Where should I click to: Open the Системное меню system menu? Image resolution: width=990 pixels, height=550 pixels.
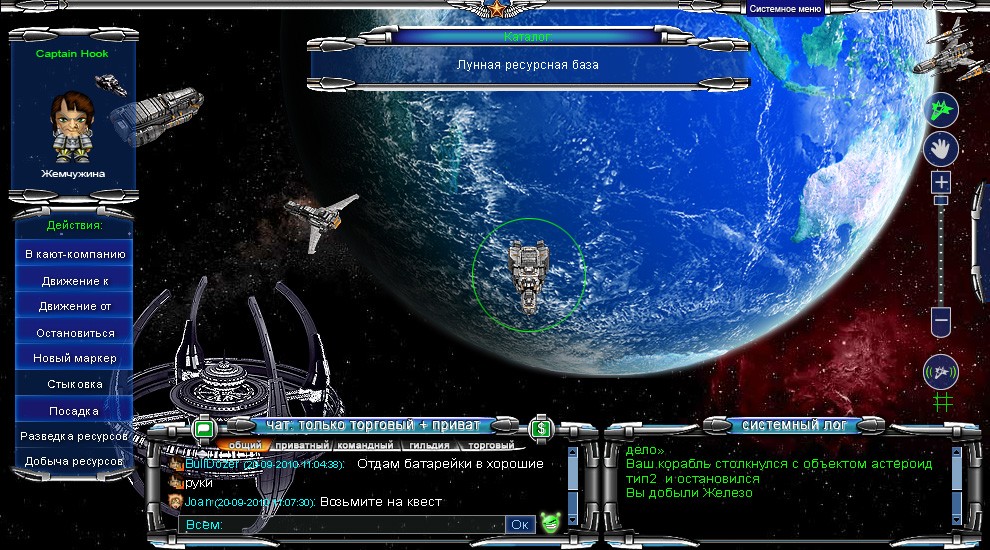pyautogui.click(x=784, y=8)
